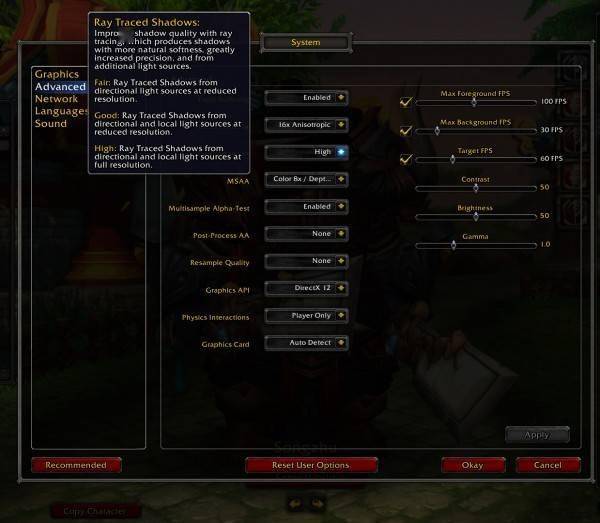600x523 pixels.
Task: Open the Graphics settings category
Action: click(56, 74)
